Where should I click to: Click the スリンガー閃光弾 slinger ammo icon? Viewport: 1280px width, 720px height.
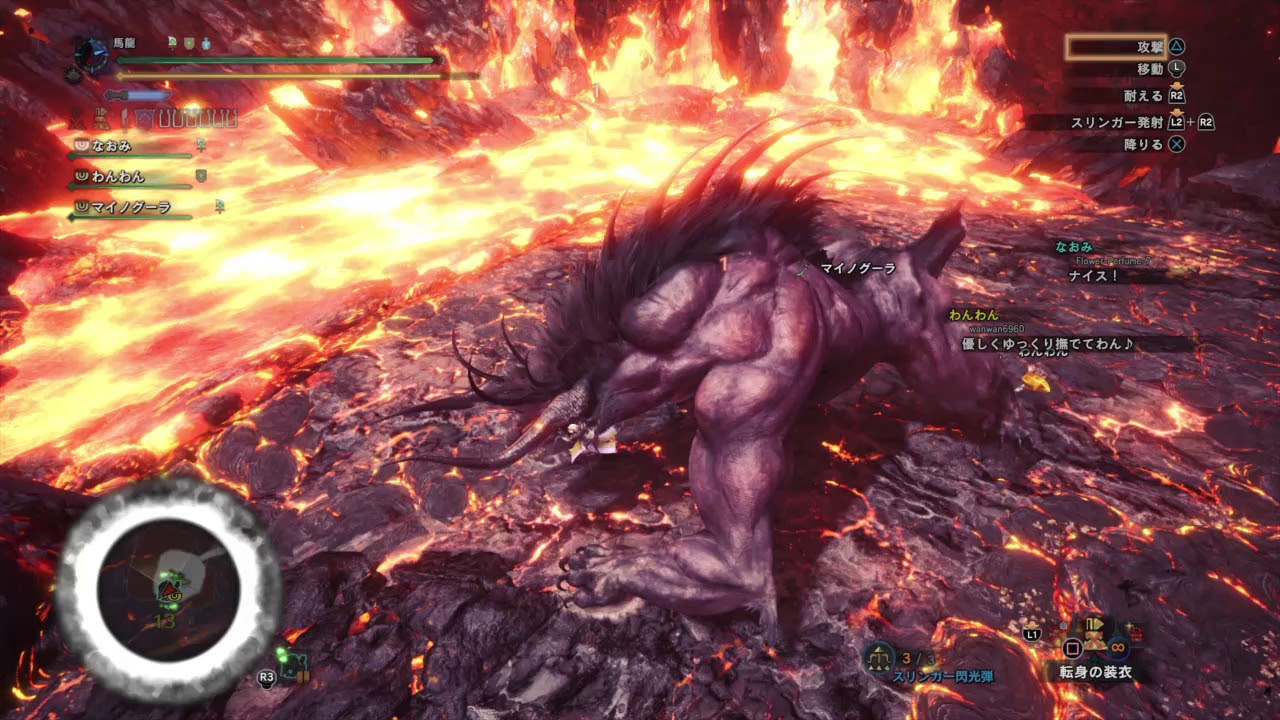[877, 655]
